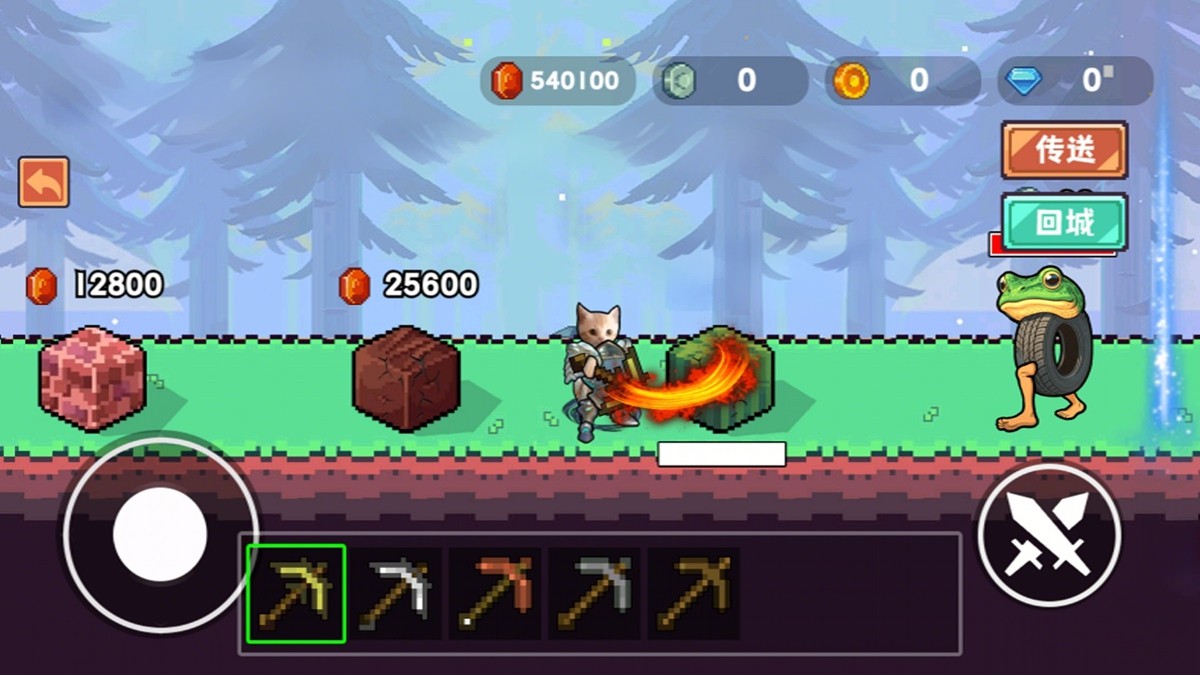The width and height of the screenshot is (1200, 675).
Task: Choose the white iron pickaxe slot
Action: point(396,594)
